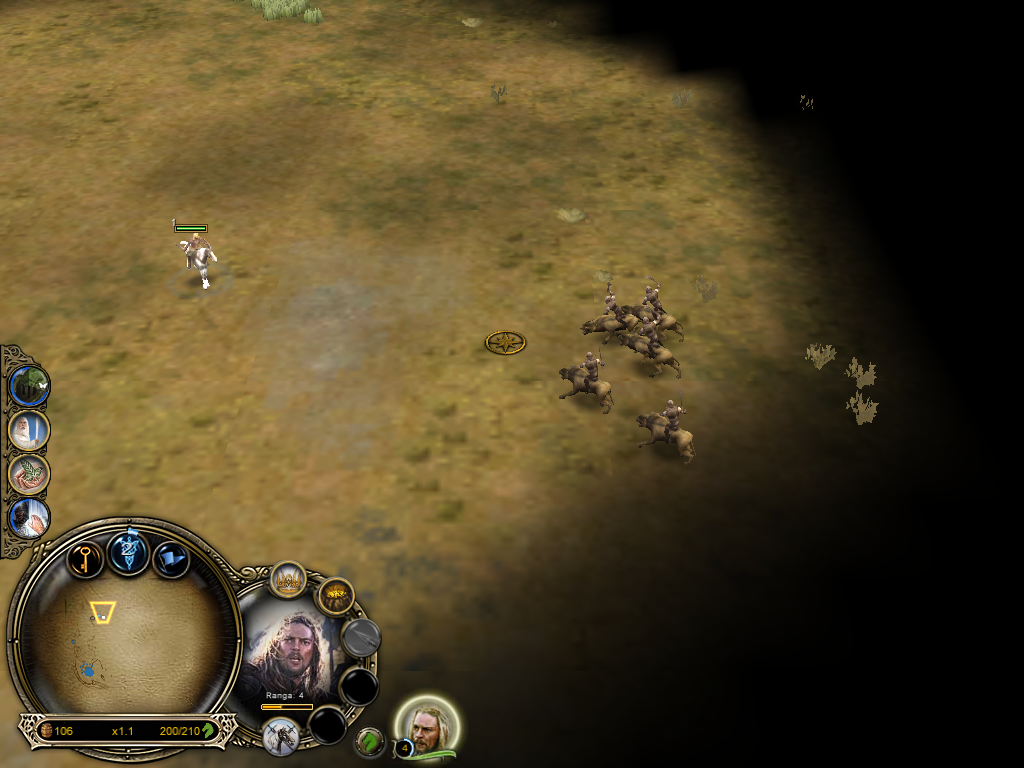1024x768 pixels.
Task: Trigger the raised-hand power icon
Action: [x=29, y=518]
